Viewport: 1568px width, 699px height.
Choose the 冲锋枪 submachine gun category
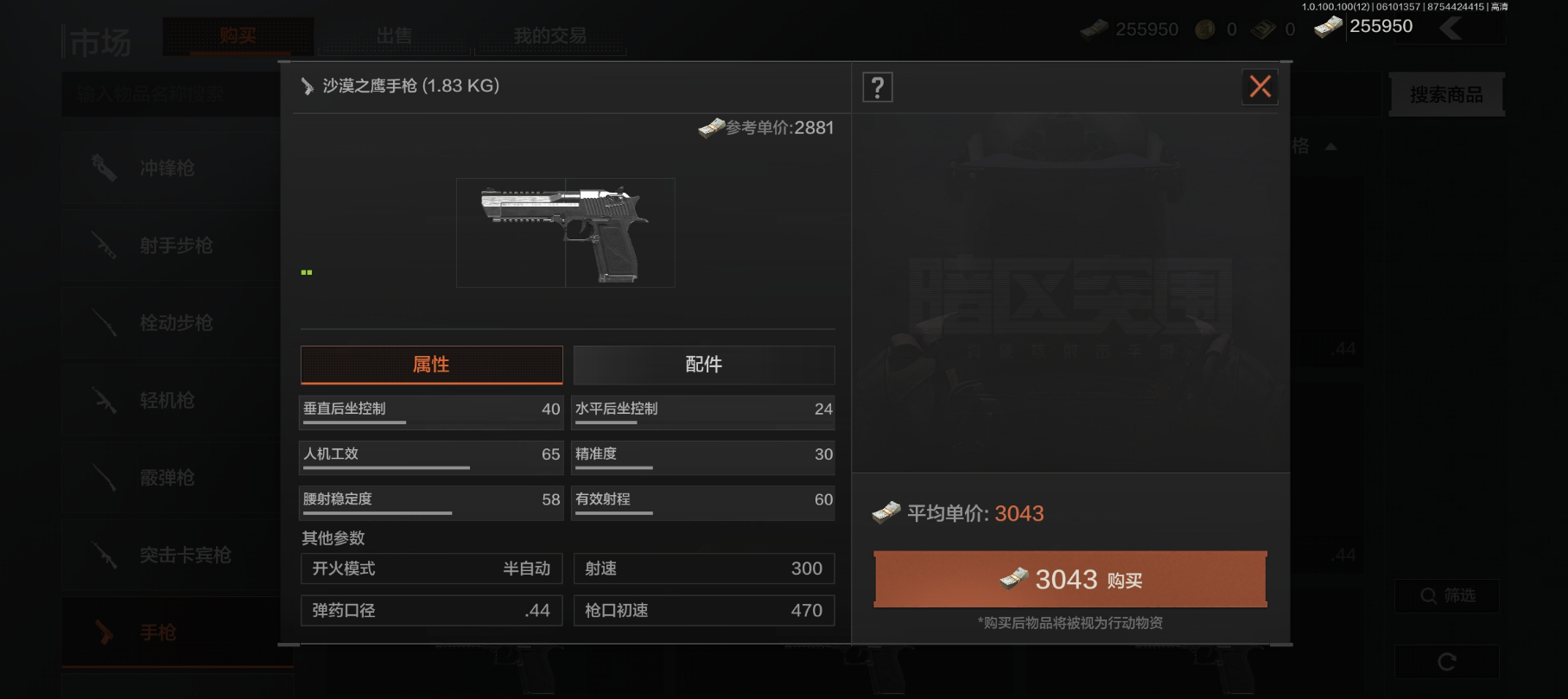tap(168, 168)
